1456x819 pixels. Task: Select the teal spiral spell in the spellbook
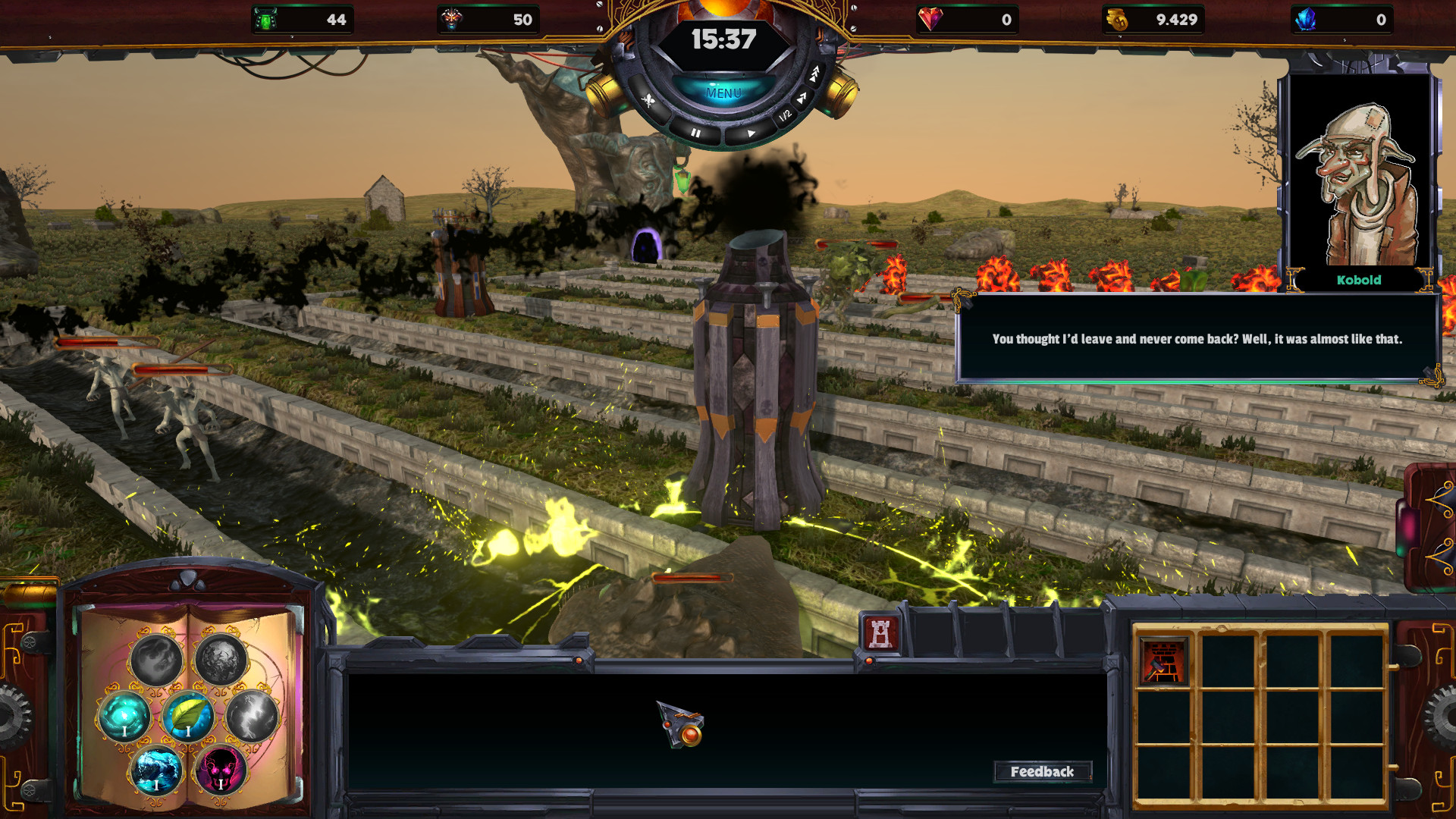(123, 714)
